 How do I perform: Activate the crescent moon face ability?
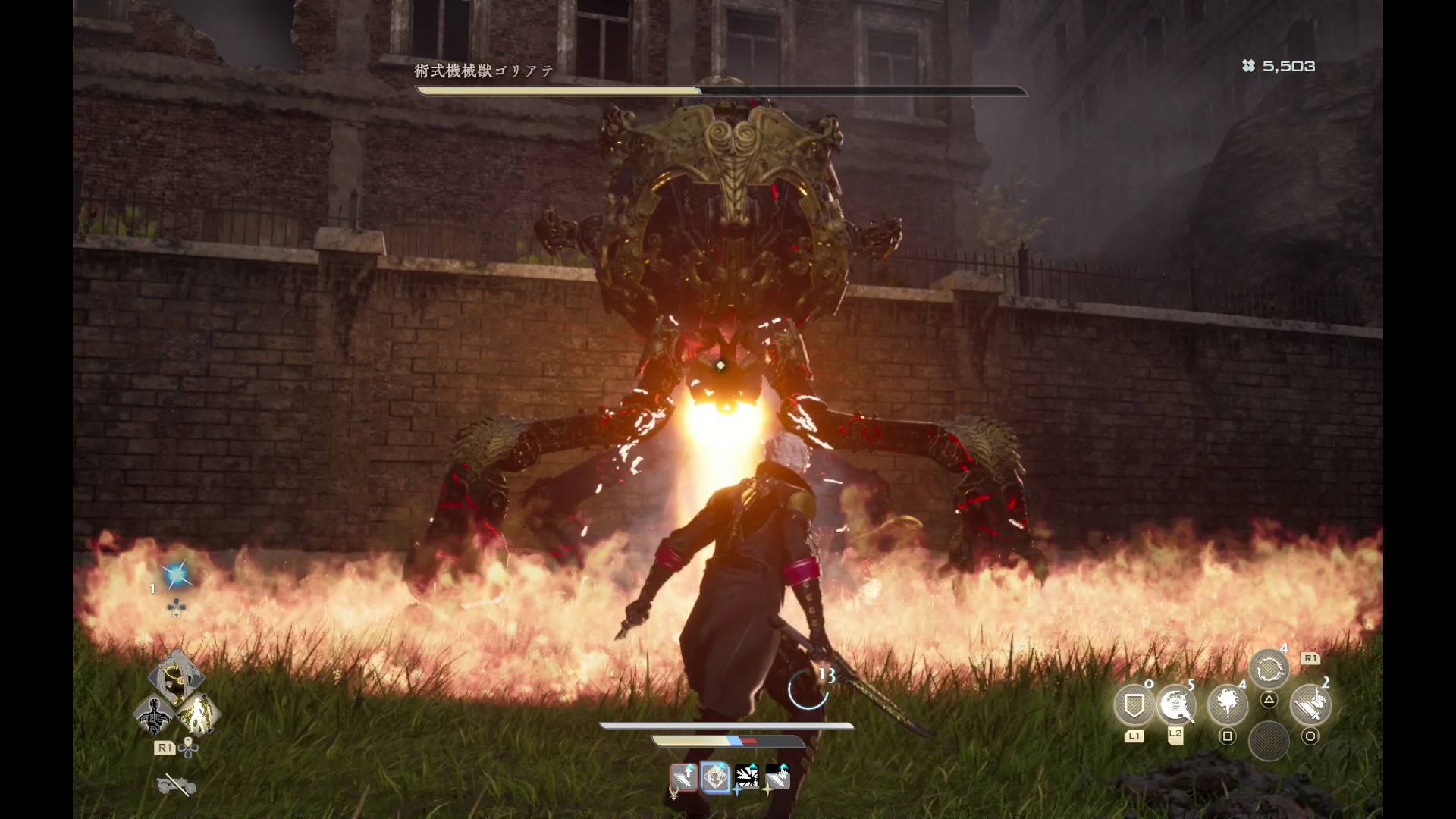coord(1176,705)
